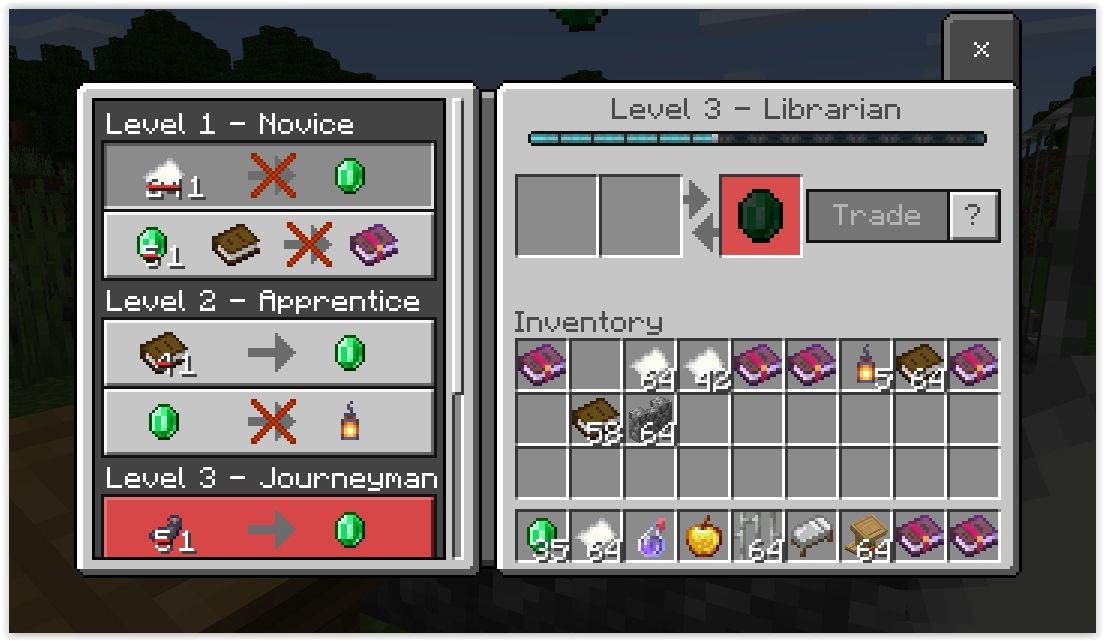Select the white bed in hotbar

click(x=812, y=537)
